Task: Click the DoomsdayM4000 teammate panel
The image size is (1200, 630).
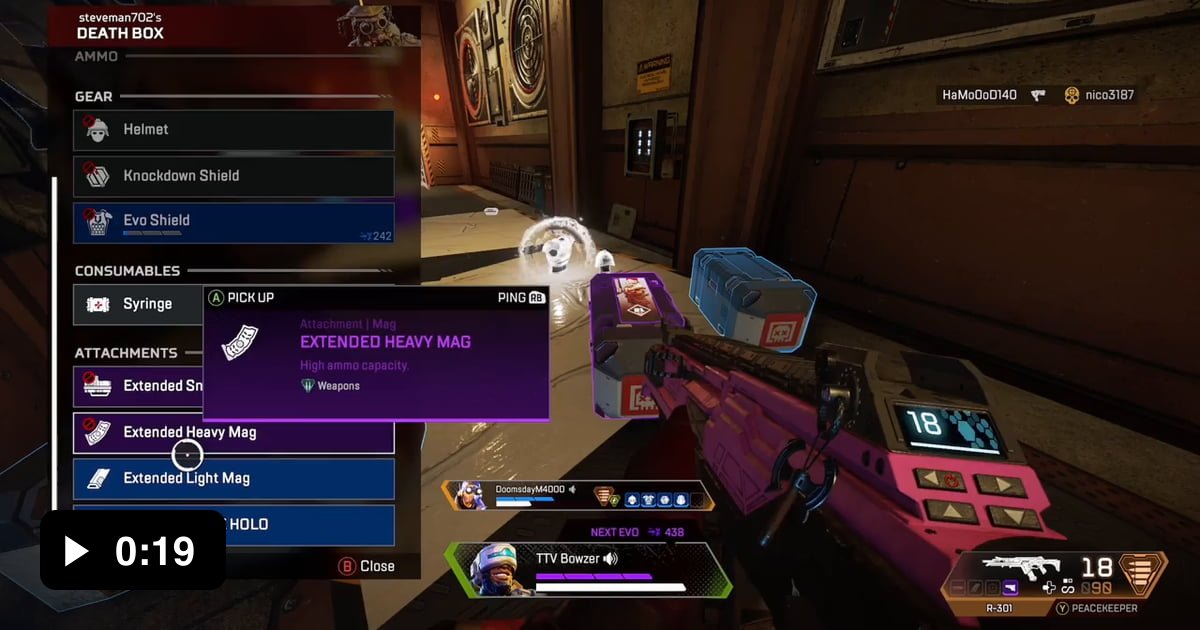Action: 578,496
